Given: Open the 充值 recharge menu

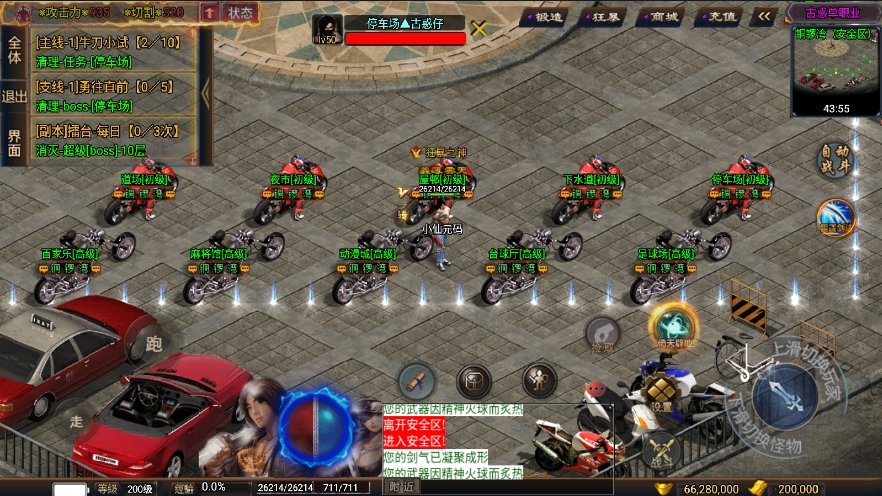Looking at the screenshot, I should (719, 16).
